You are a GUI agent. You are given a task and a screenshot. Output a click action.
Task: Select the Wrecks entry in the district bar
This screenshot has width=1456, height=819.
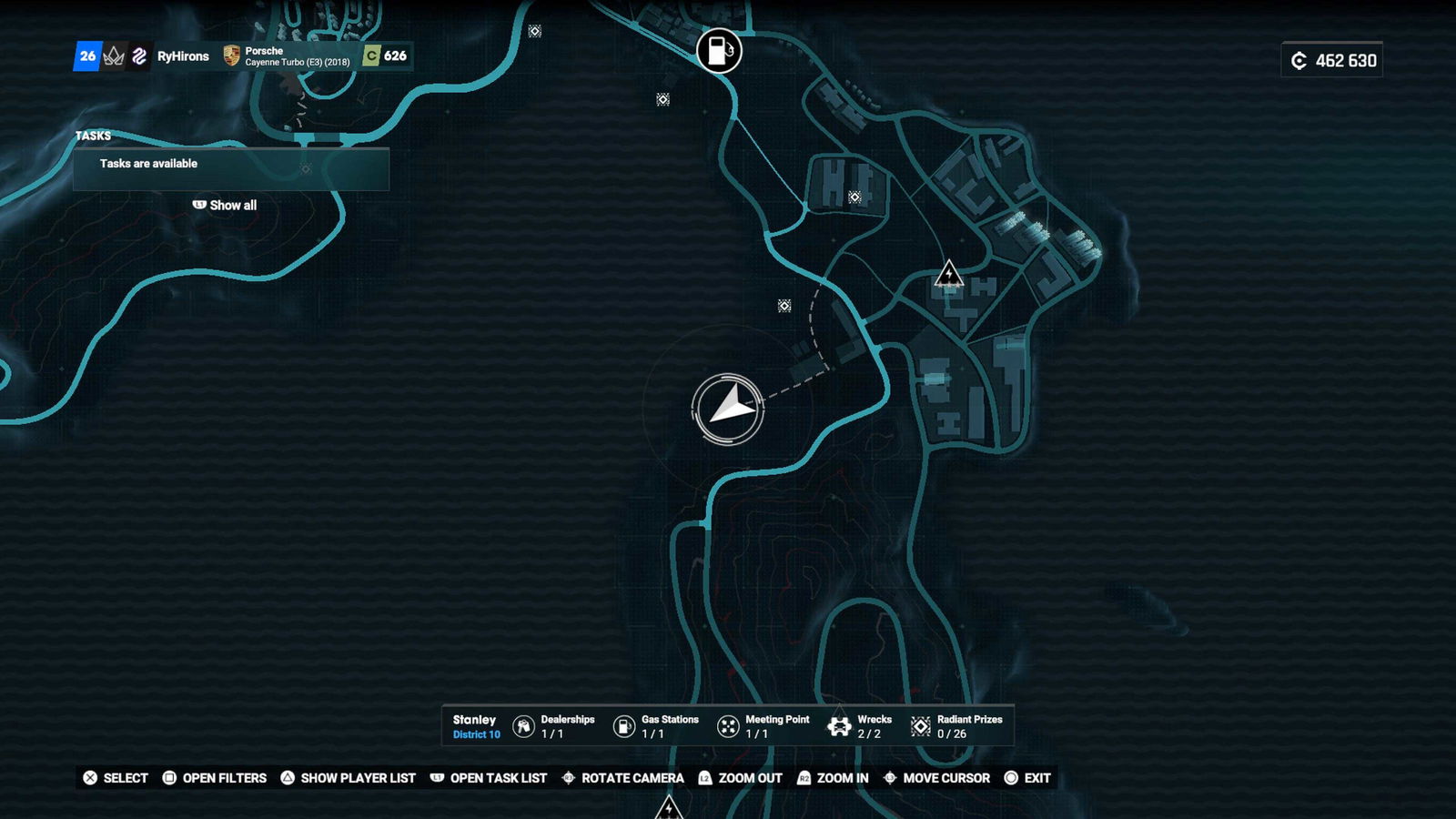(x=860, y=726)
